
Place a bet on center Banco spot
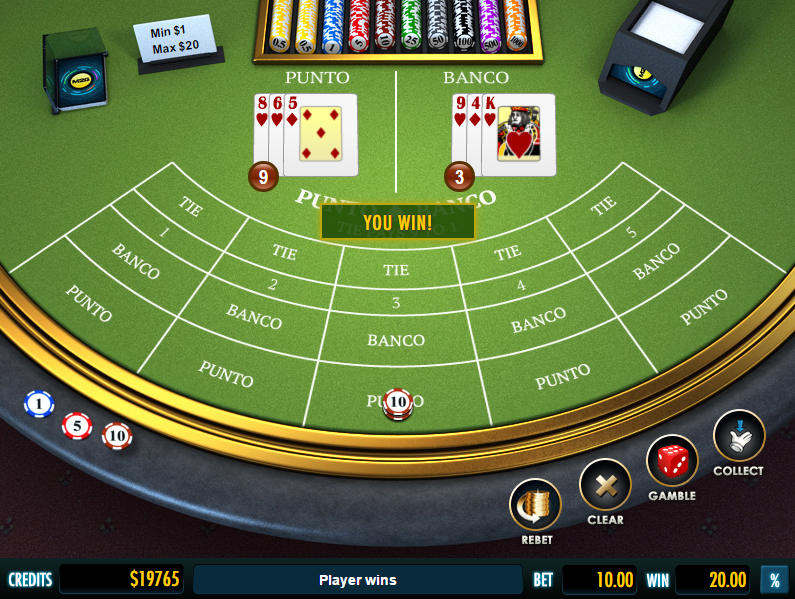[396, 340]
